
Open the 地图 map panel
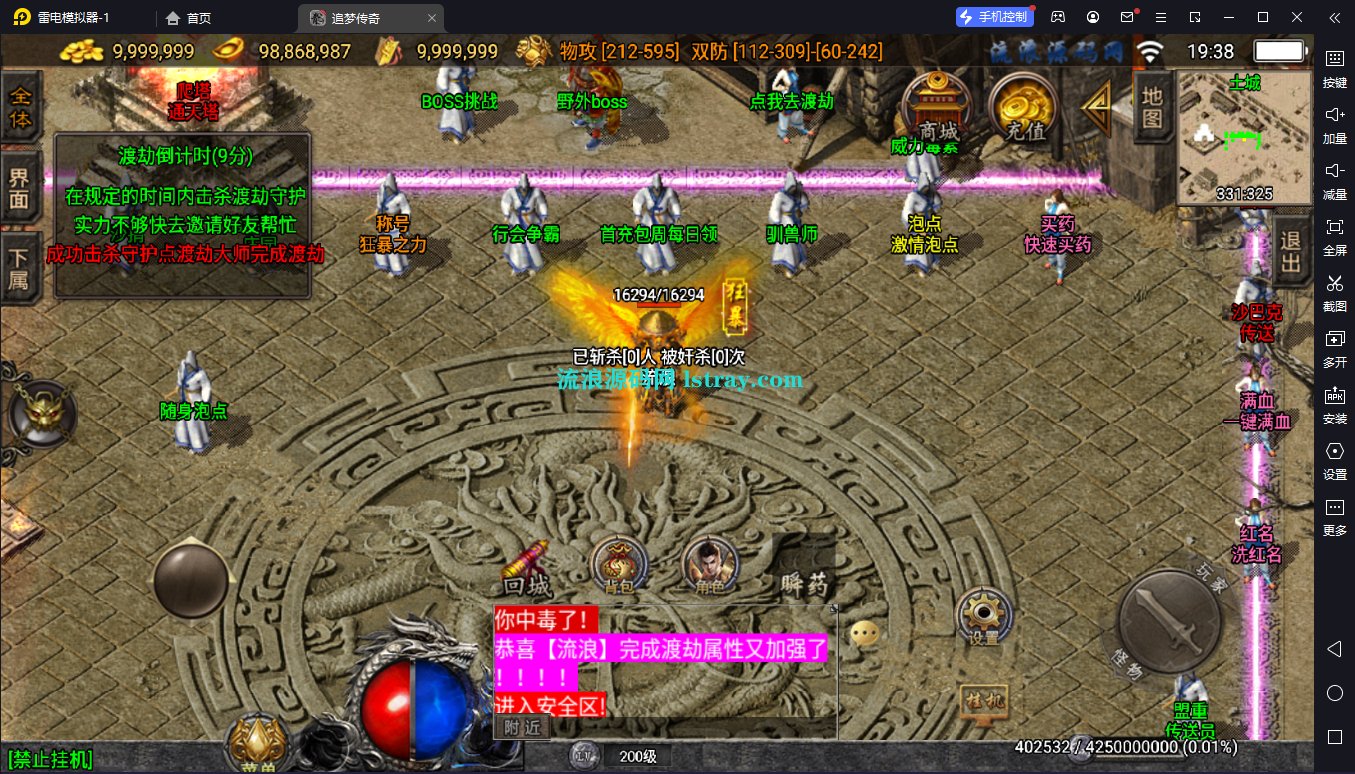[1153, 107]
